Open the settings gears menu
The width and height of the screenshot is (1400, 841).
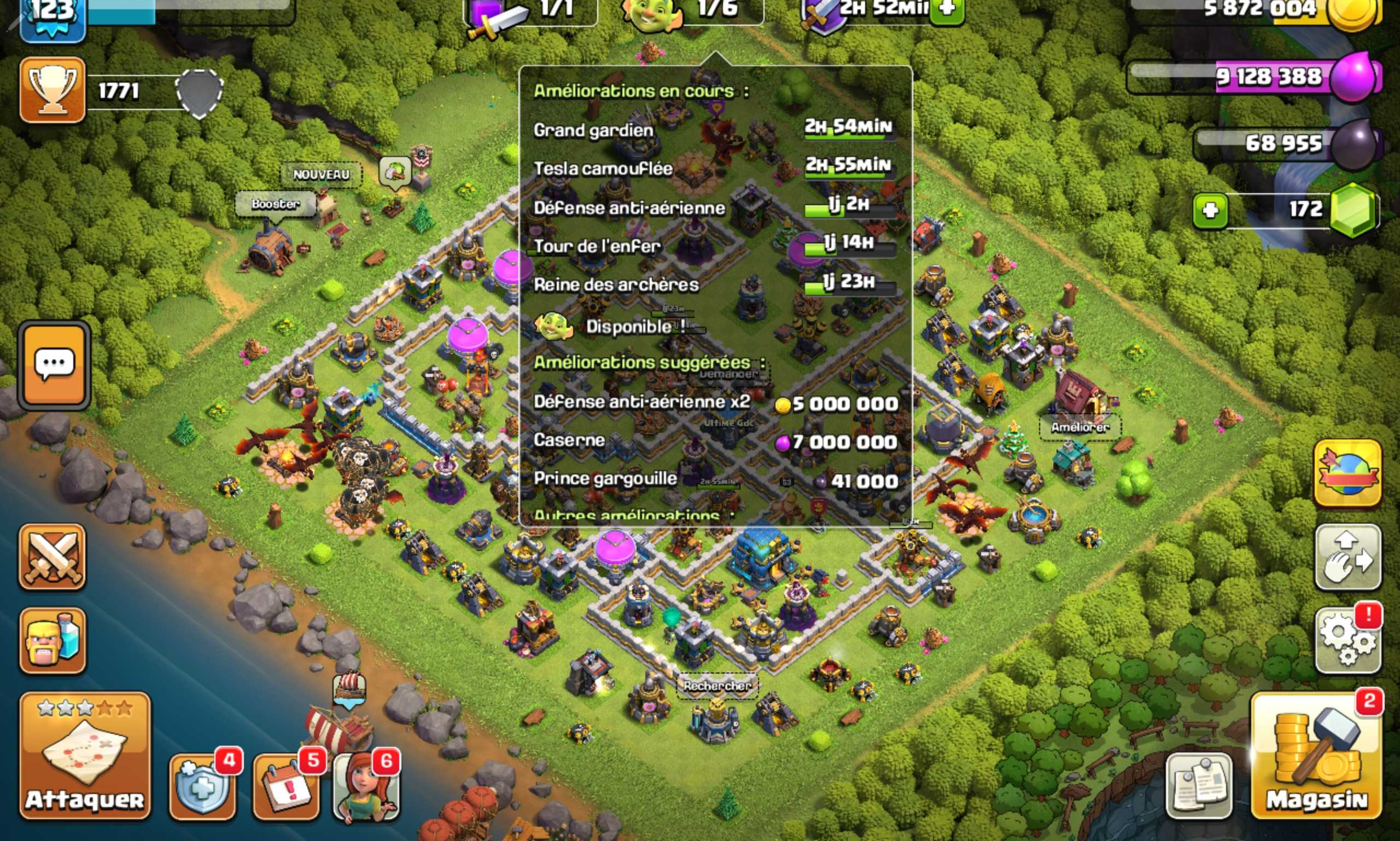coord(1347,640)
